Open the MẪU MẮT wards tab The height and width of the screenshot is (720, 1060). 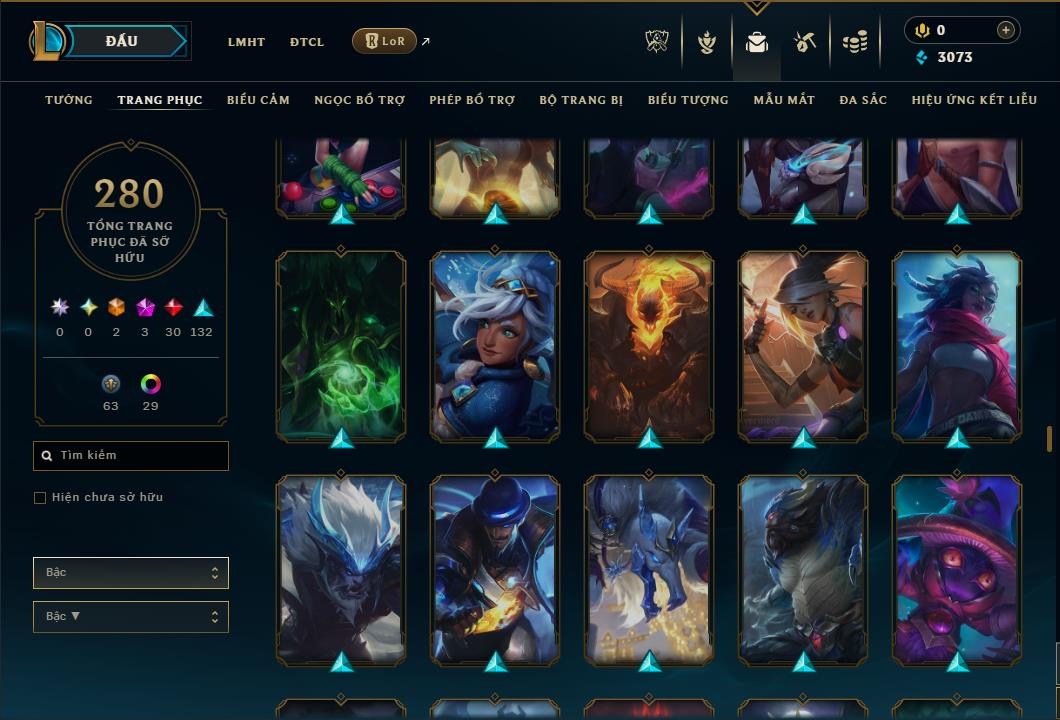click(x=784, y=100)
